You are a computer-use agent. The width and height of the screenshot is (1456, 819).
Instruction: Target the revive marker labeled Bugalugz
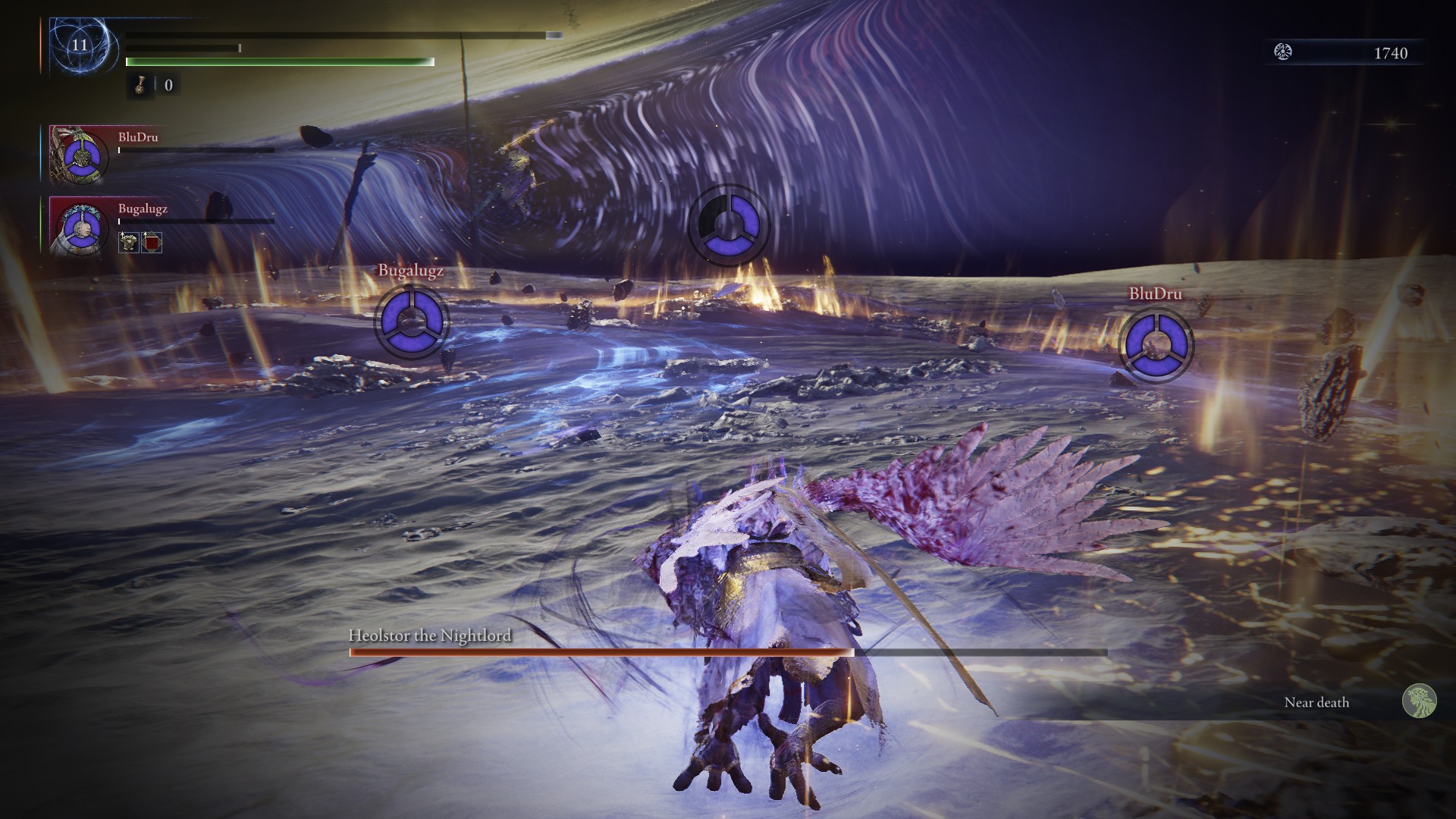pyautogui.click(x=410, y=322)
